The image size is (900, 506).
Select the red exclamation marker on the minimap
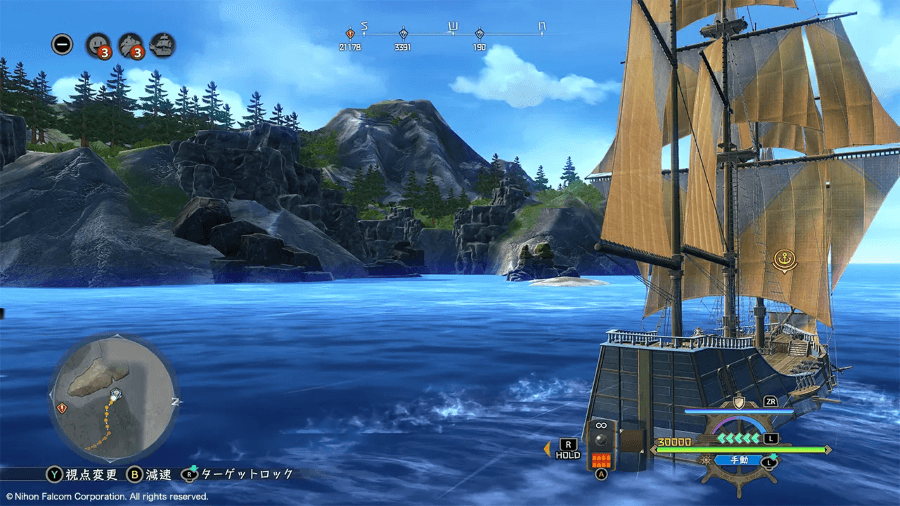pyautogui.click(x=63, y=408)
